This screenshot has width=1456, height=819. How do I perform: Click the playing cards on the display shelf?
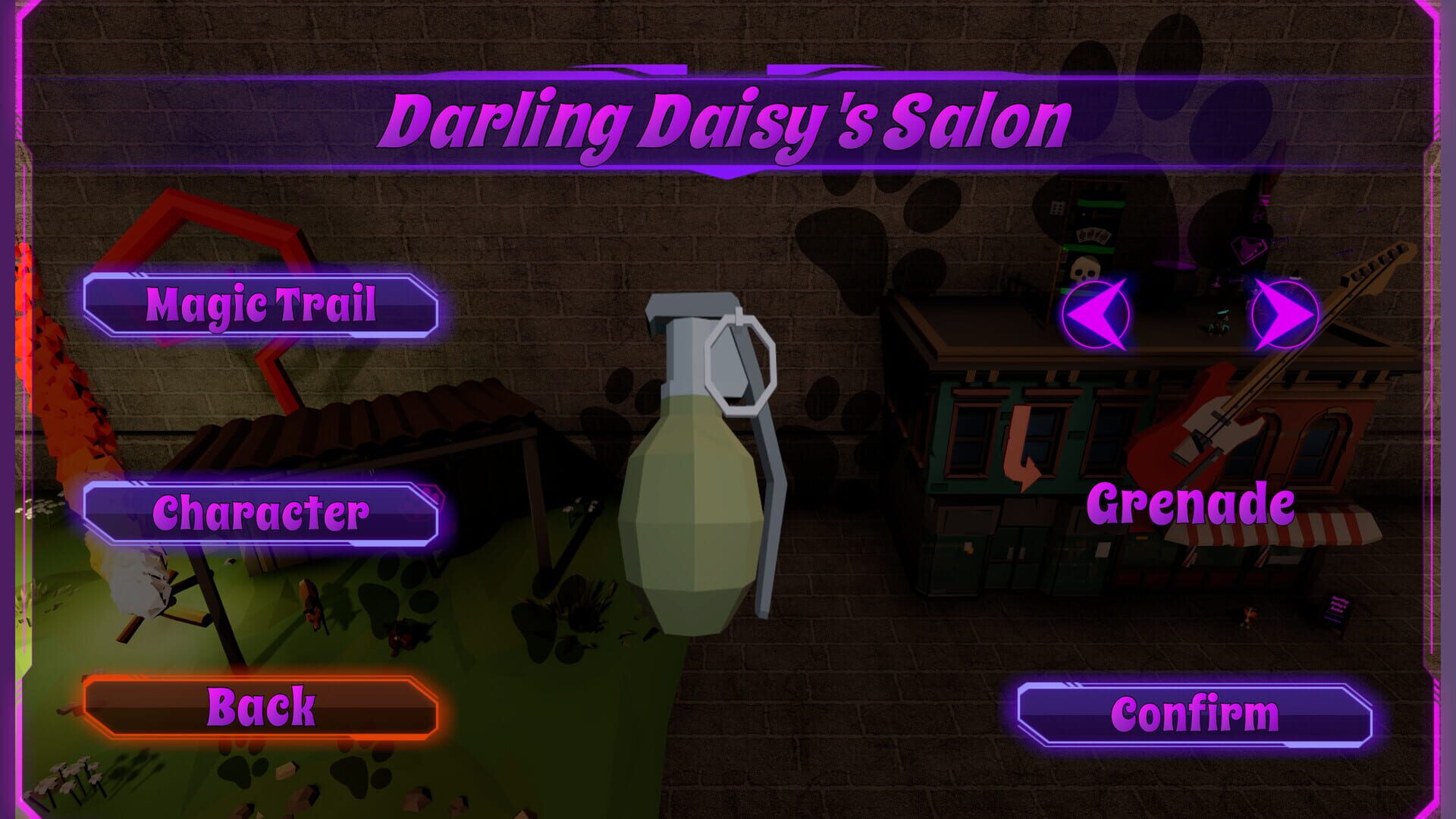click(1095, 235)
